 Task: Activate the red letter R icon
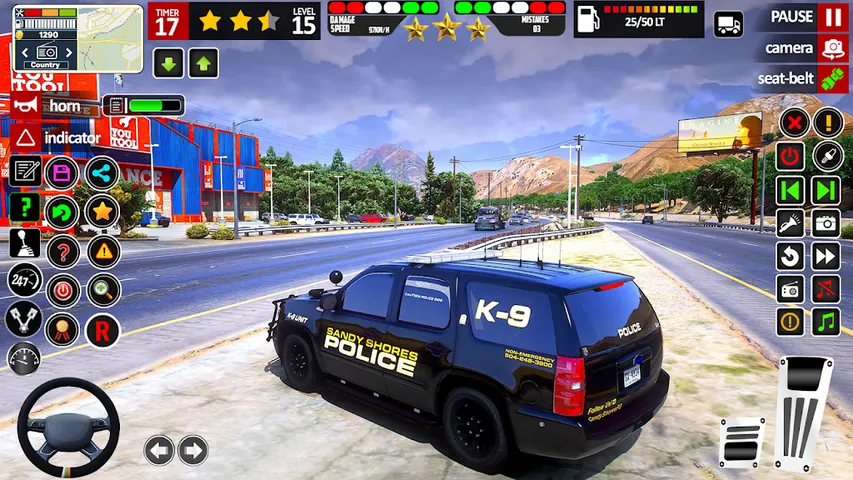pos(102,330)
